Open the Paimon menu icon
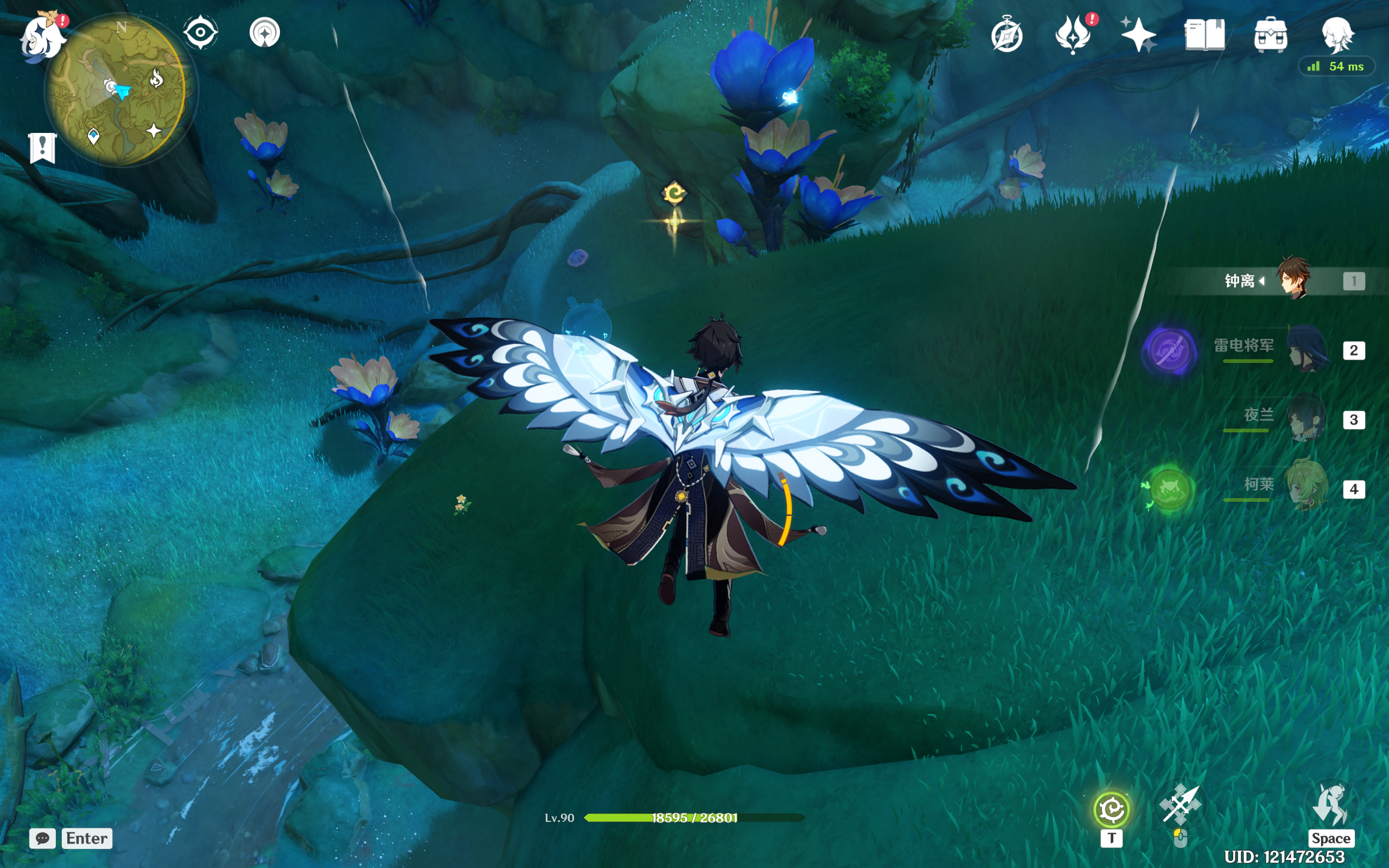Screen dimensions: 1389x868 [x=42, y=37]
